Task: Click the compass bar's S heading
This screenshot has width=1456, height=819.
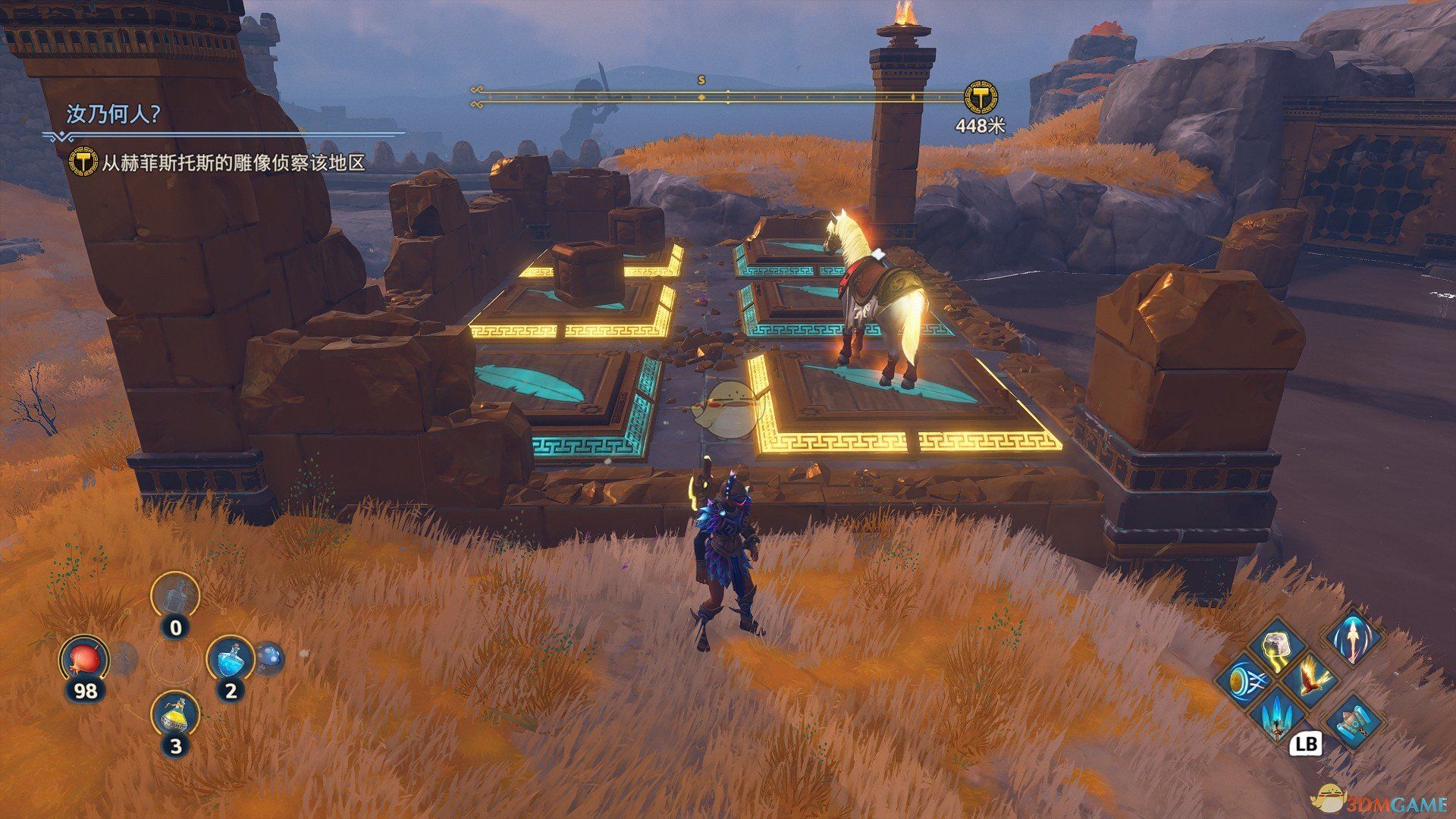Action: 701,79
